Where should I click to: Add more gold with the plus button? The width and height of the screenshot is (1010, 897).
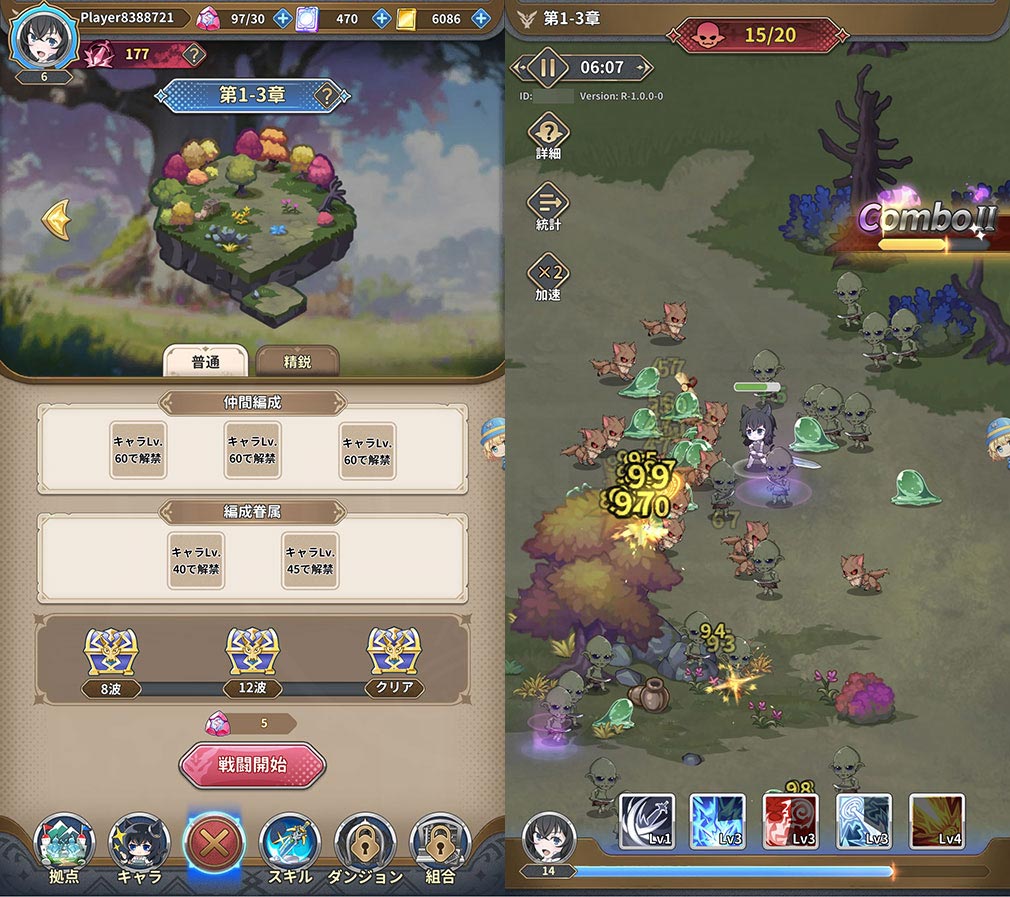pos(481,18)
